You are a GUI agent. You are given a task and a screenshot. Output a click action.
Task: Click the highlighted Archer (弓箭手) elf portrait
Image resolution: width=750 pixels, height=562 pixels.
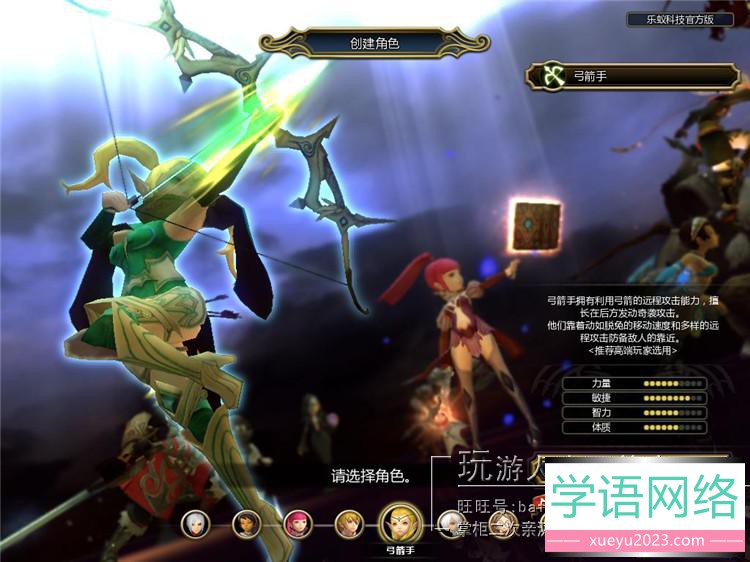pyautogui.click(x=400, y=522)
